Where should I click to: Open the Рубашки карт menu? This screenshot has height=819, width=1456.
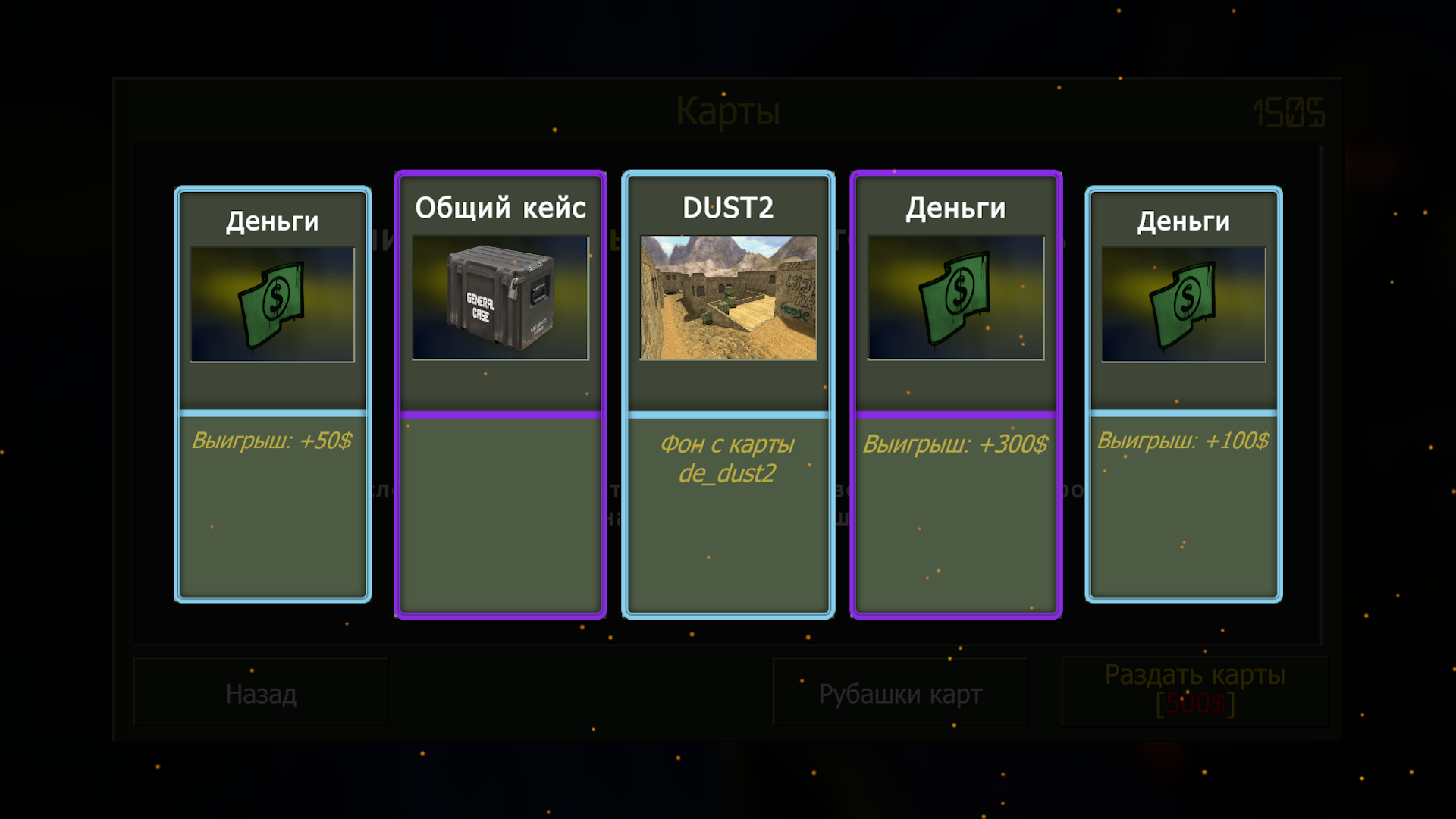tap(900, 693)
